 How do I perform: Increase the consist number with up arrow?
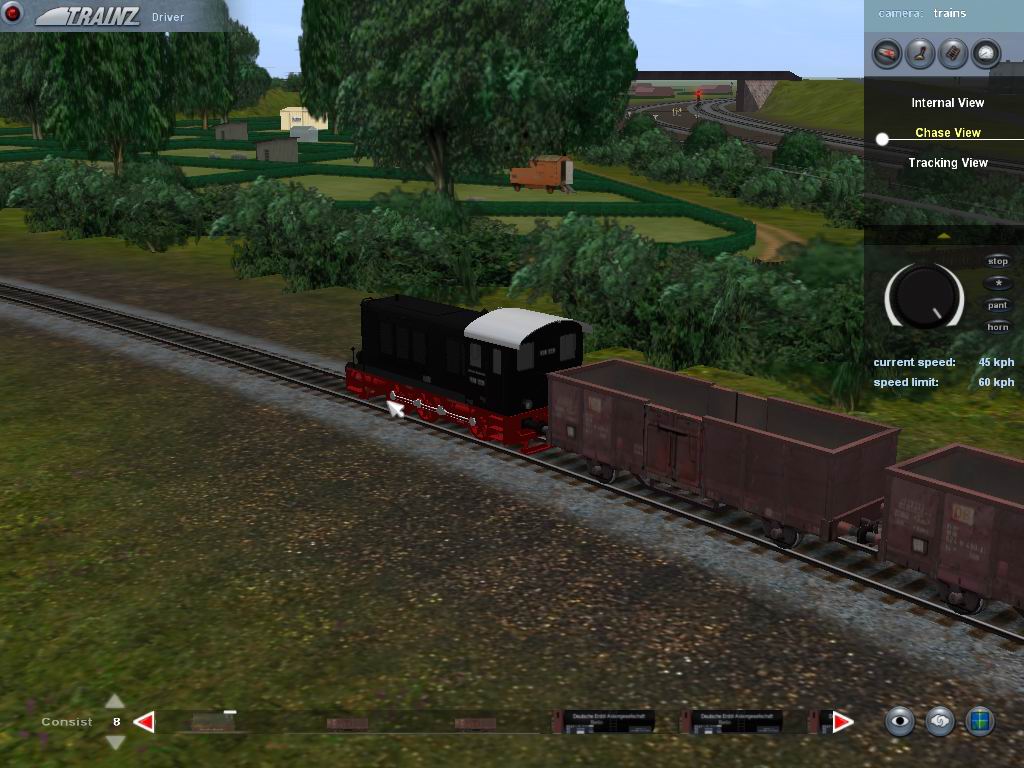pyautogui.click(x=115, y=702)
